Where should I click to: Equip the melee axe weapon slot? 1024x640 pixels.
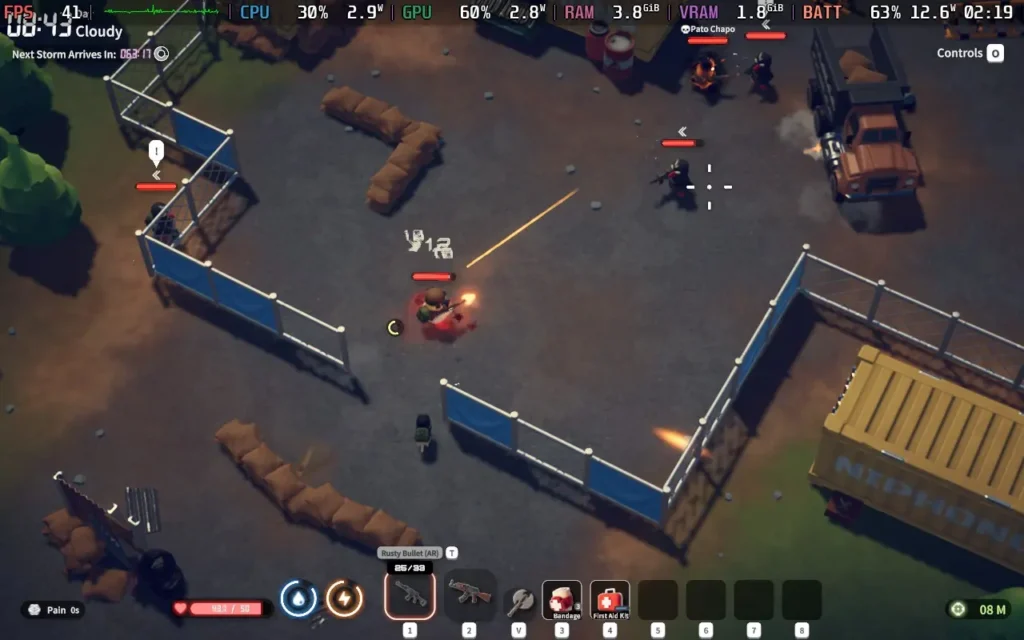pyautogui.click(x=519, y=600)
